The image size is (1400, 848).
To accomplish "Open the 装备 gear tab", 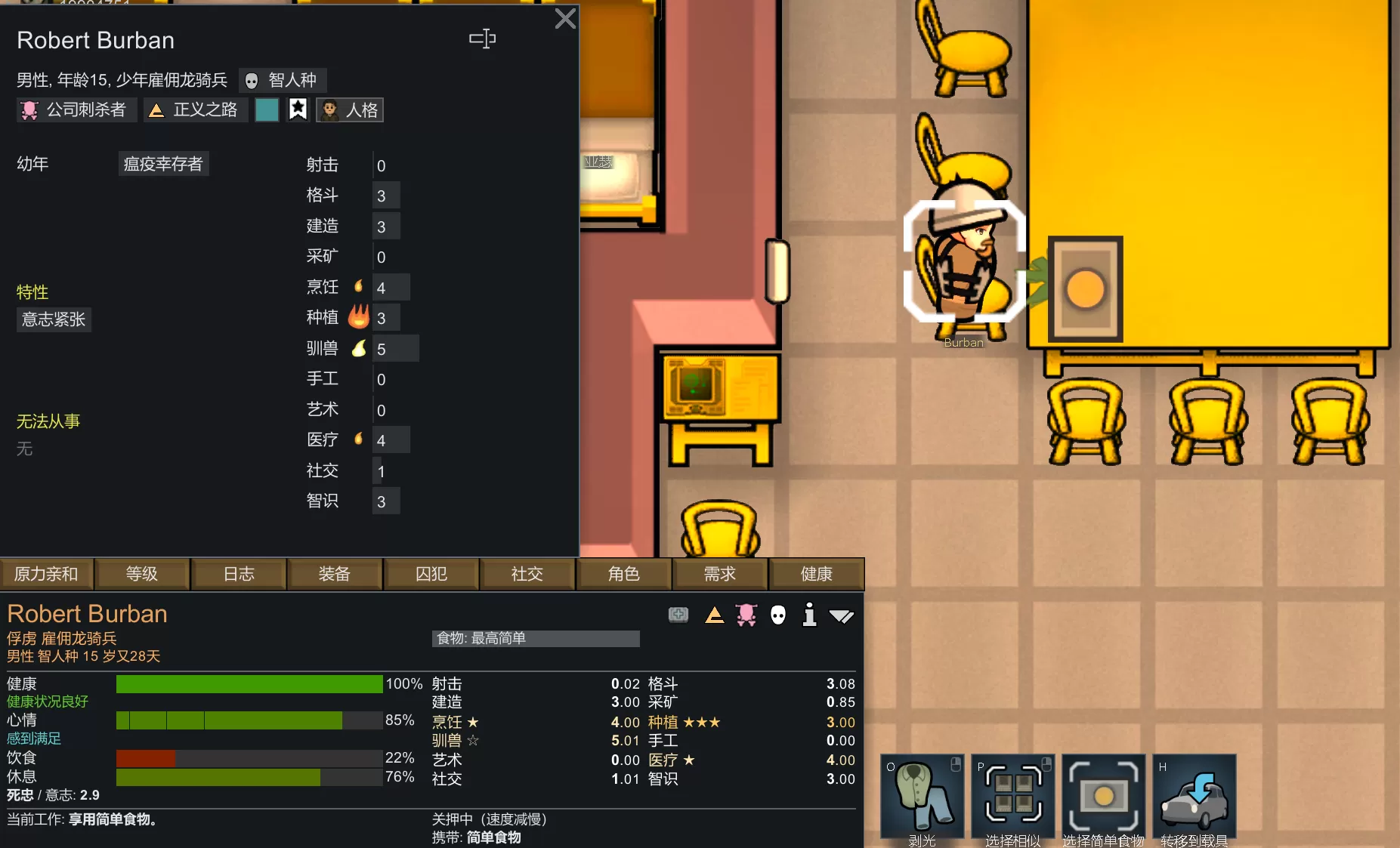I will click(334, 574).
